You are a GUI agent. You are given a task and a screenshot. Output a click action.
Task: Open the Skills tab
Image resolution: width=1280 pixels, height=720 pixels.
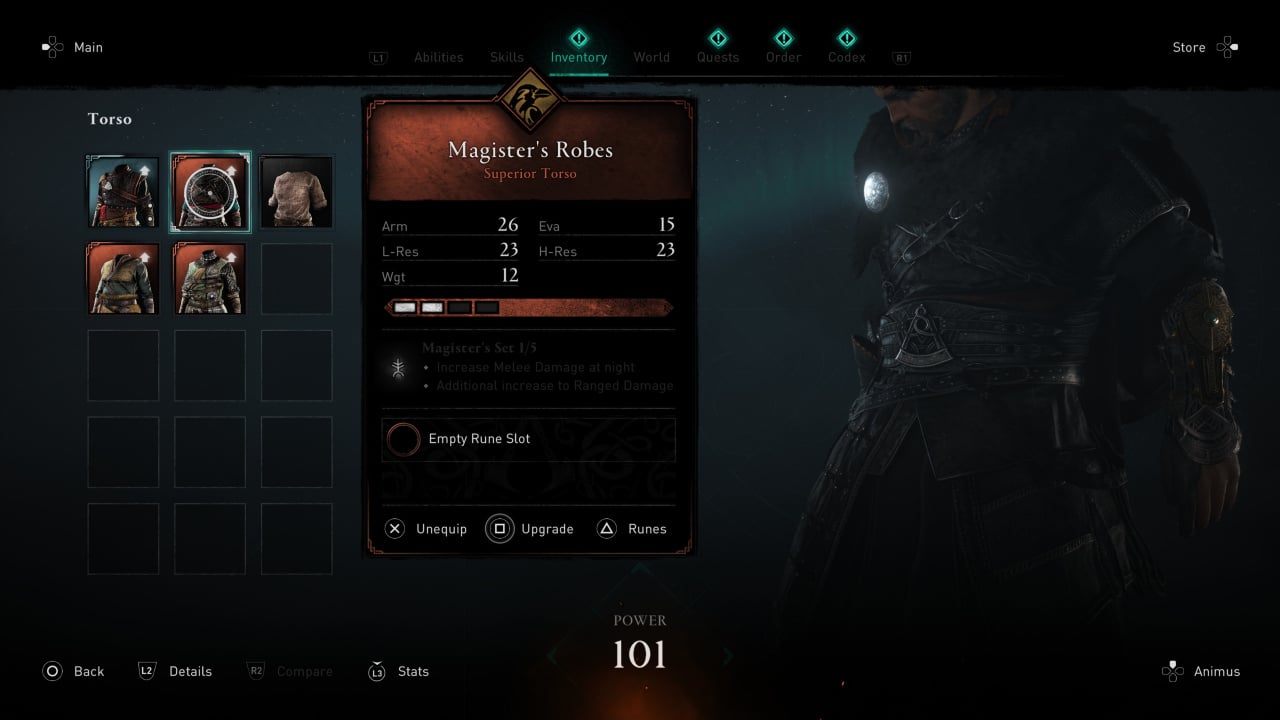point(506,57)
